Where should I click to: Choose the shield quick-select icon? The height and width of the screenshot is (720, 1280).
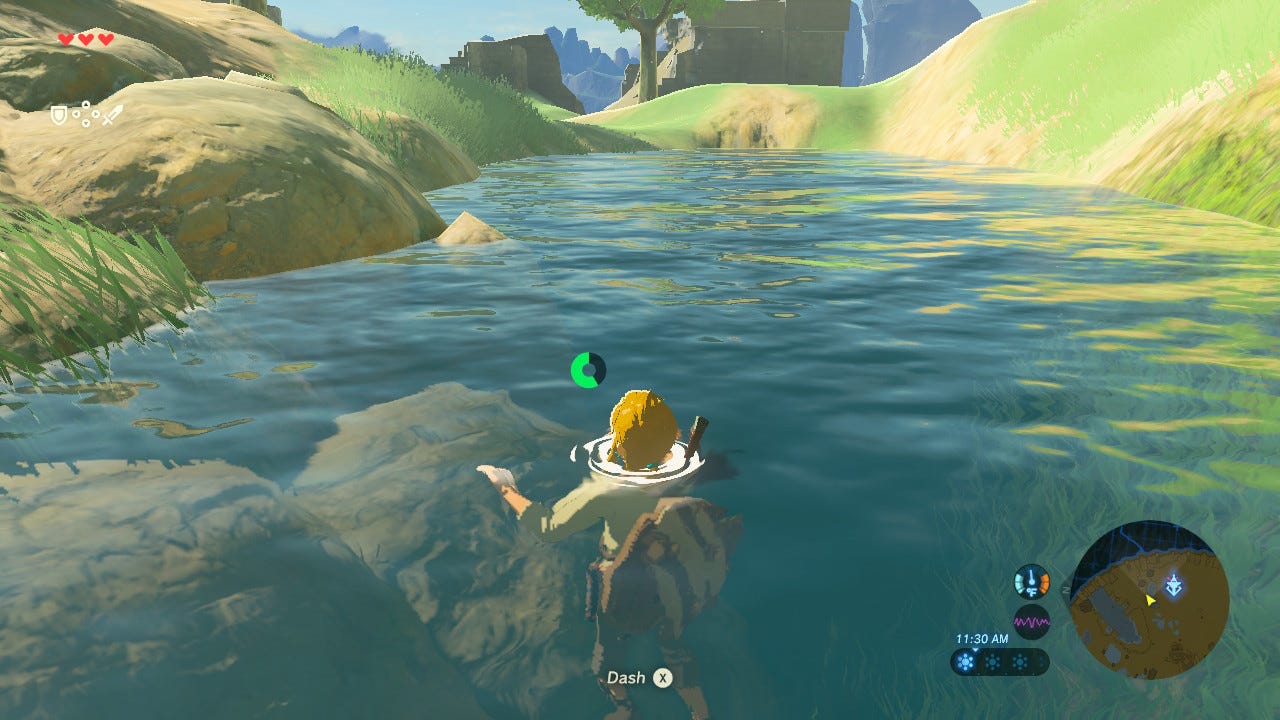coord(60,115)
